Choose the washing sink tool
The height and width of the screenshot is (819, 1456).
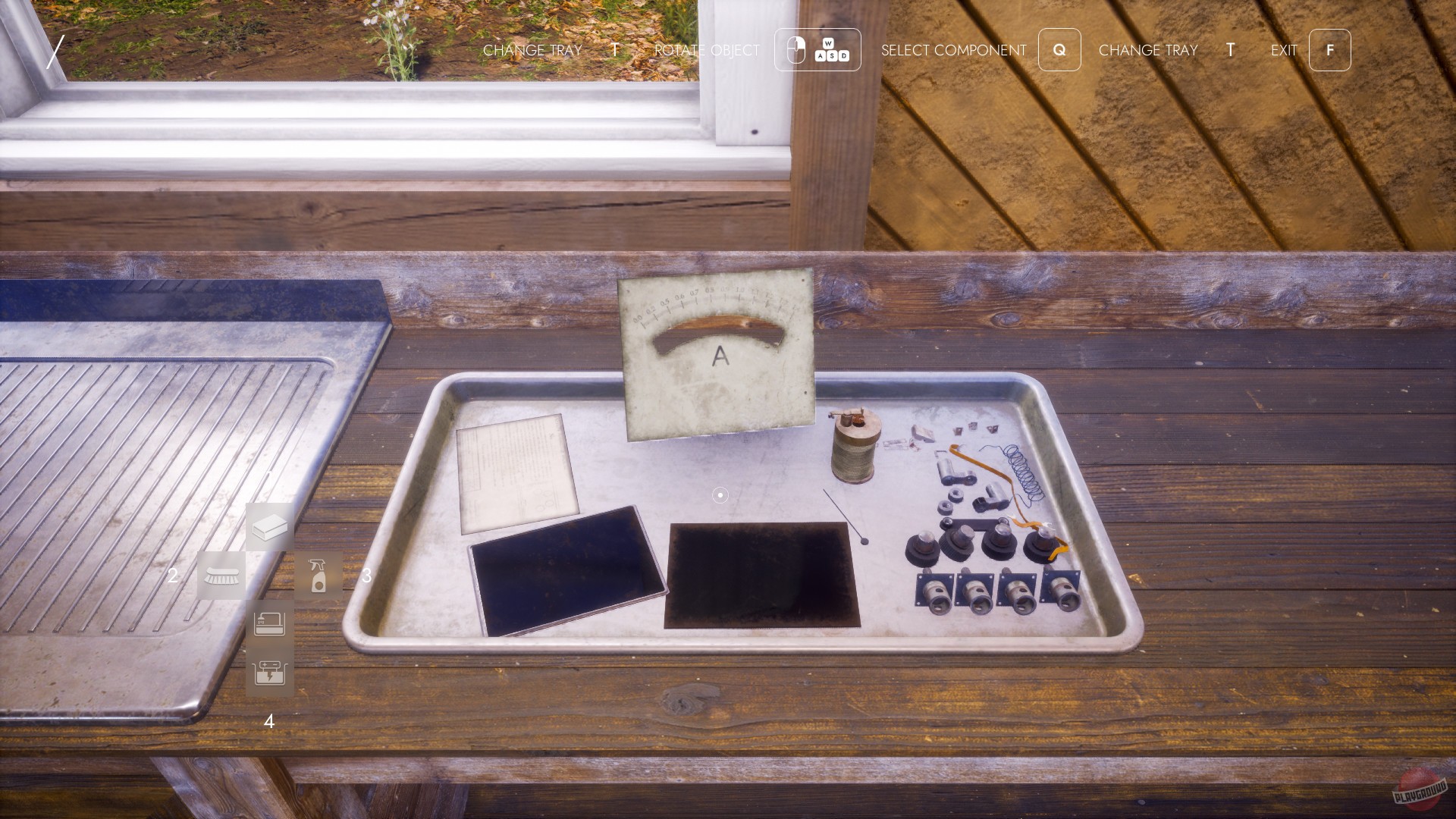pyautogui.click(x=269, y=623)
